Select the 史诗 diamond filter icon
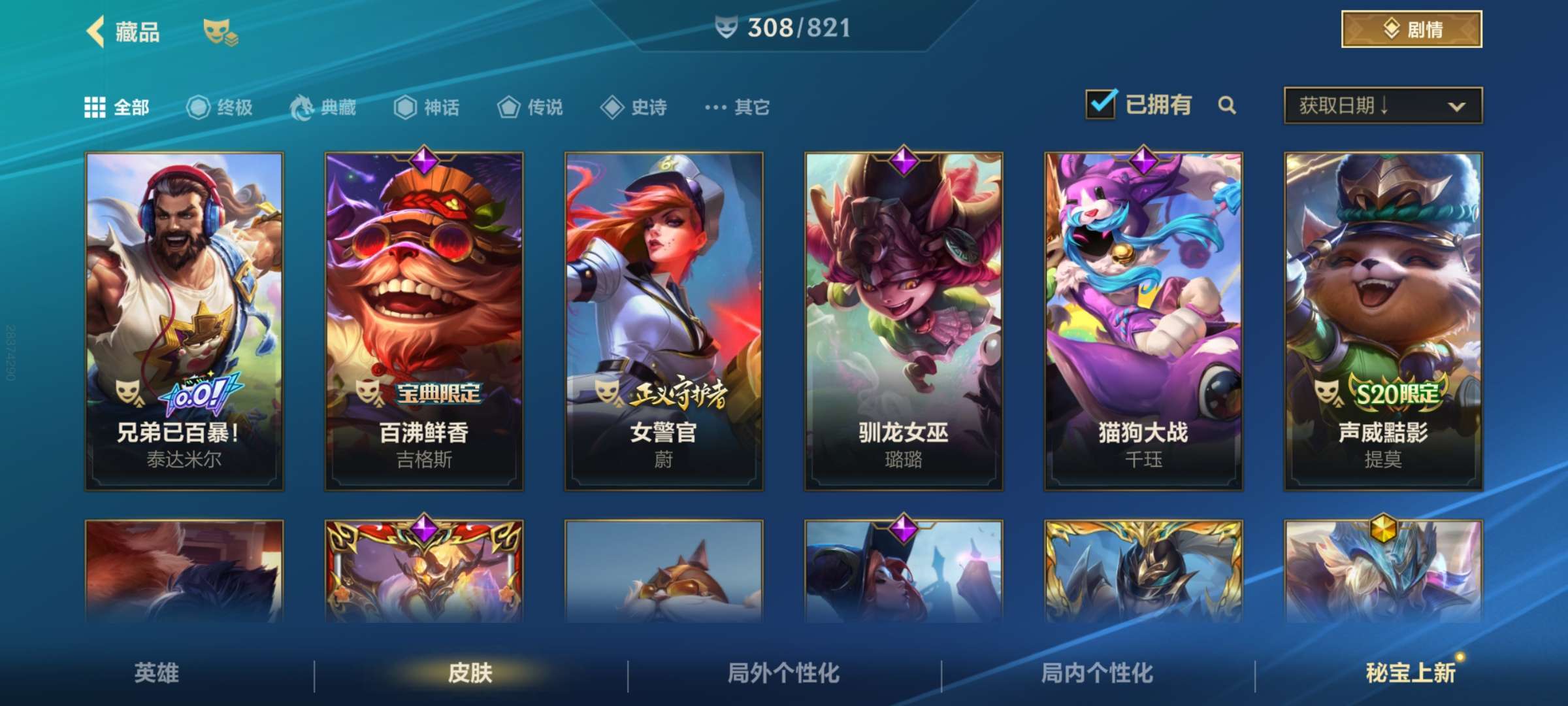 pos(612,108)
